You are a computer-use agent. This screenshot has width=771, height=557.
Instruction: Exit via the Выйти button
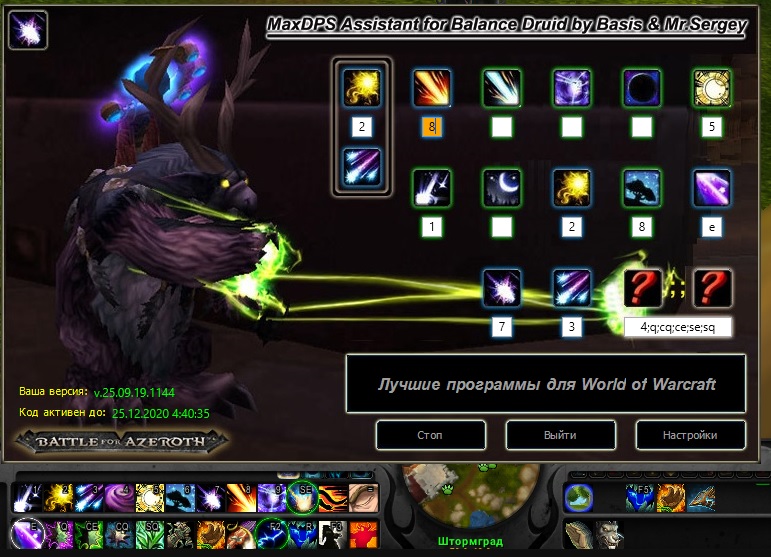(x=561, y=435)
